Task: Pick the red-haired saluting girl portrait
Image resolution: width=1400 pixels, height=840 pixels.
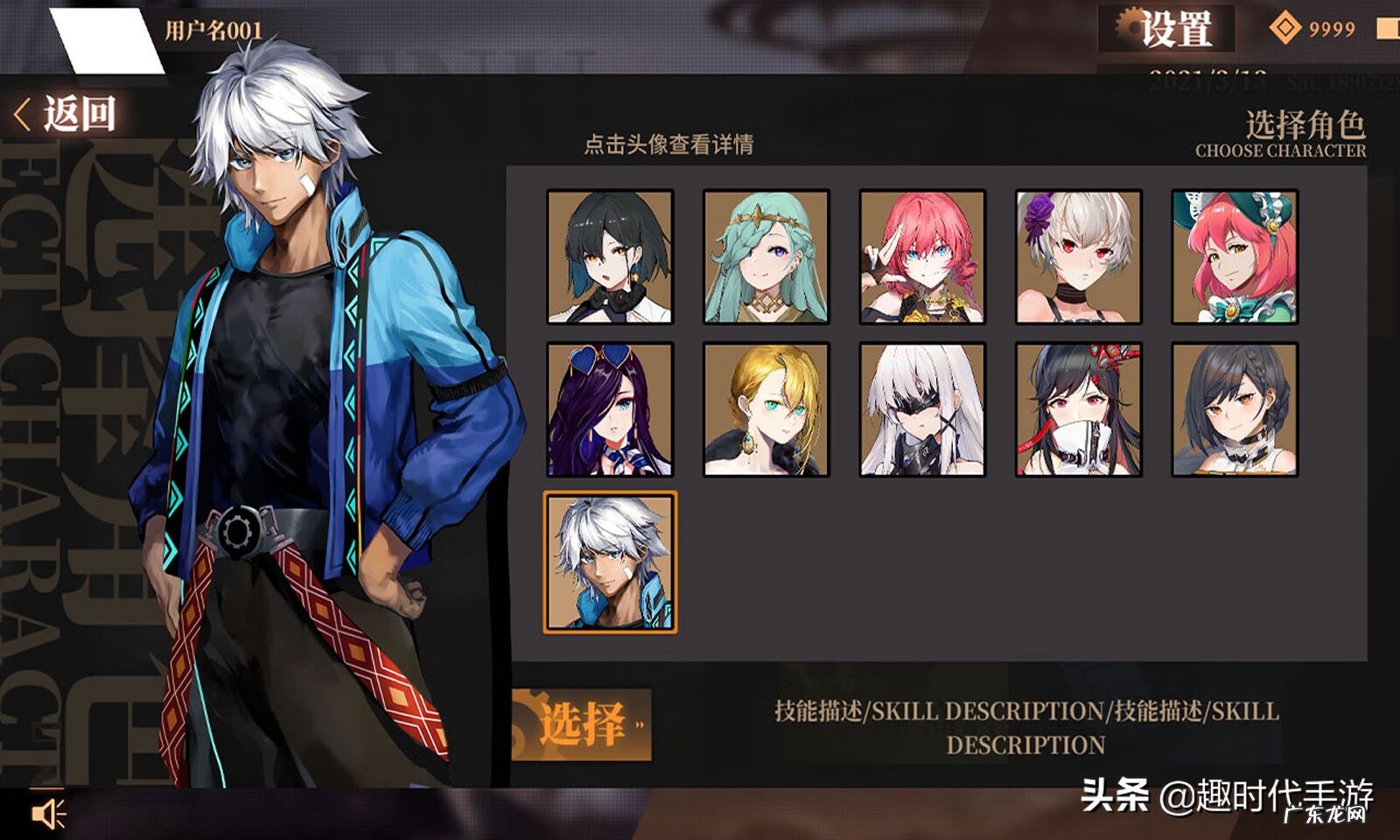Action: (922, 257)
